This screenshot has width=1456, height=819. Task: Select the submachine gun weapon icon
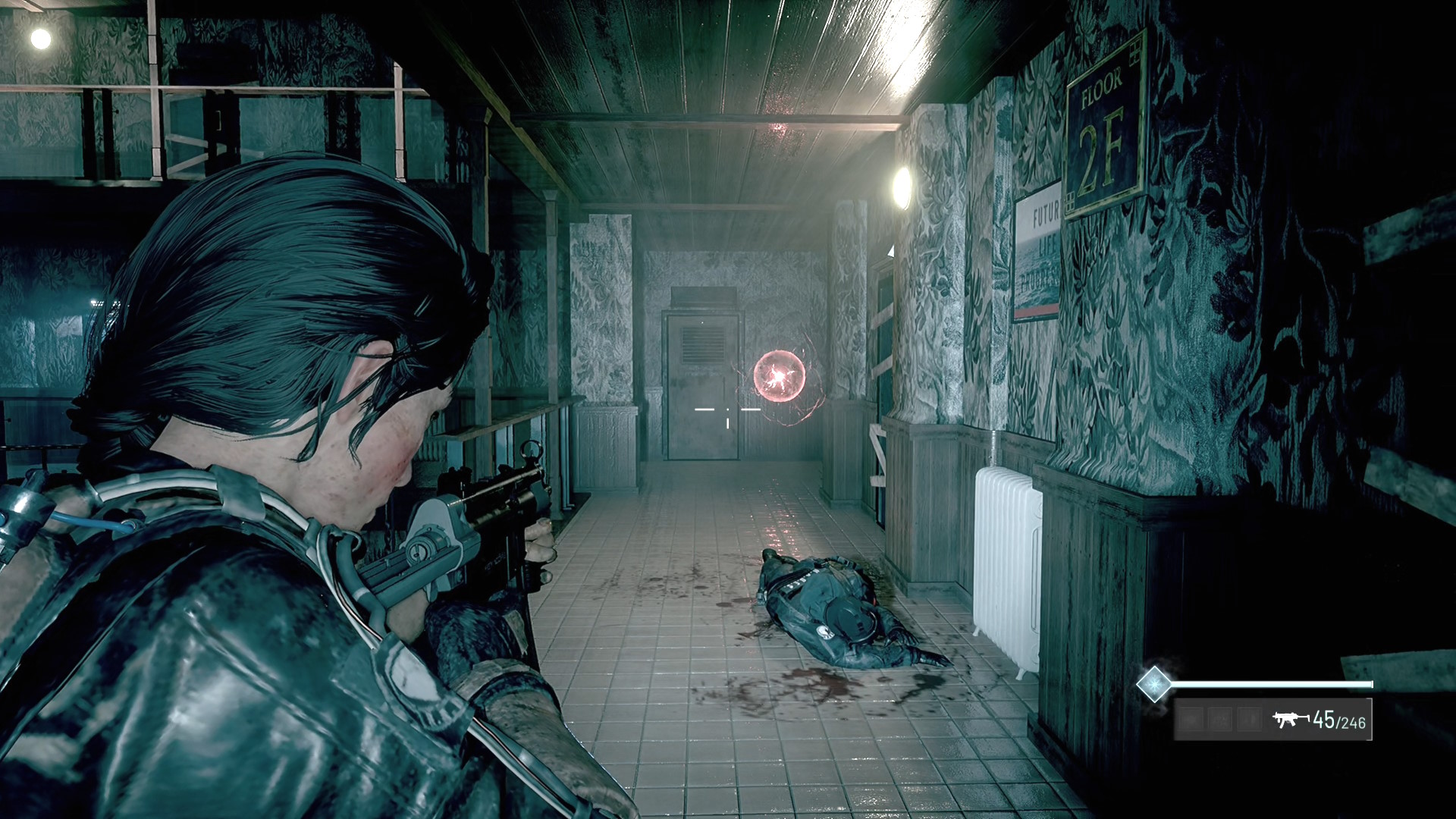click(1290, 719)
